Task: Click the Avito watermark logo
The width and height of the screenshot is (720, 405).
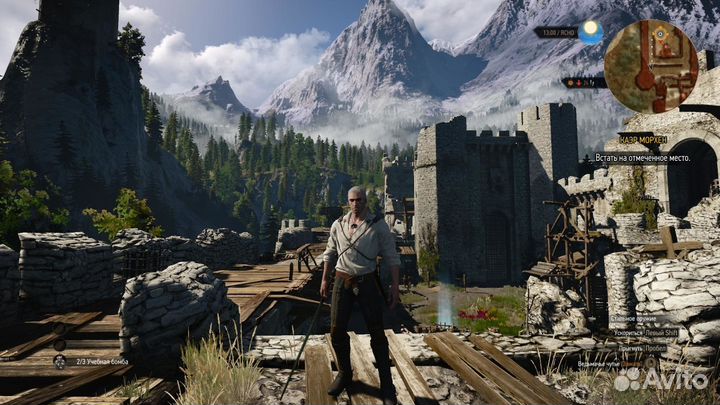Action: [x=660, y=380]
